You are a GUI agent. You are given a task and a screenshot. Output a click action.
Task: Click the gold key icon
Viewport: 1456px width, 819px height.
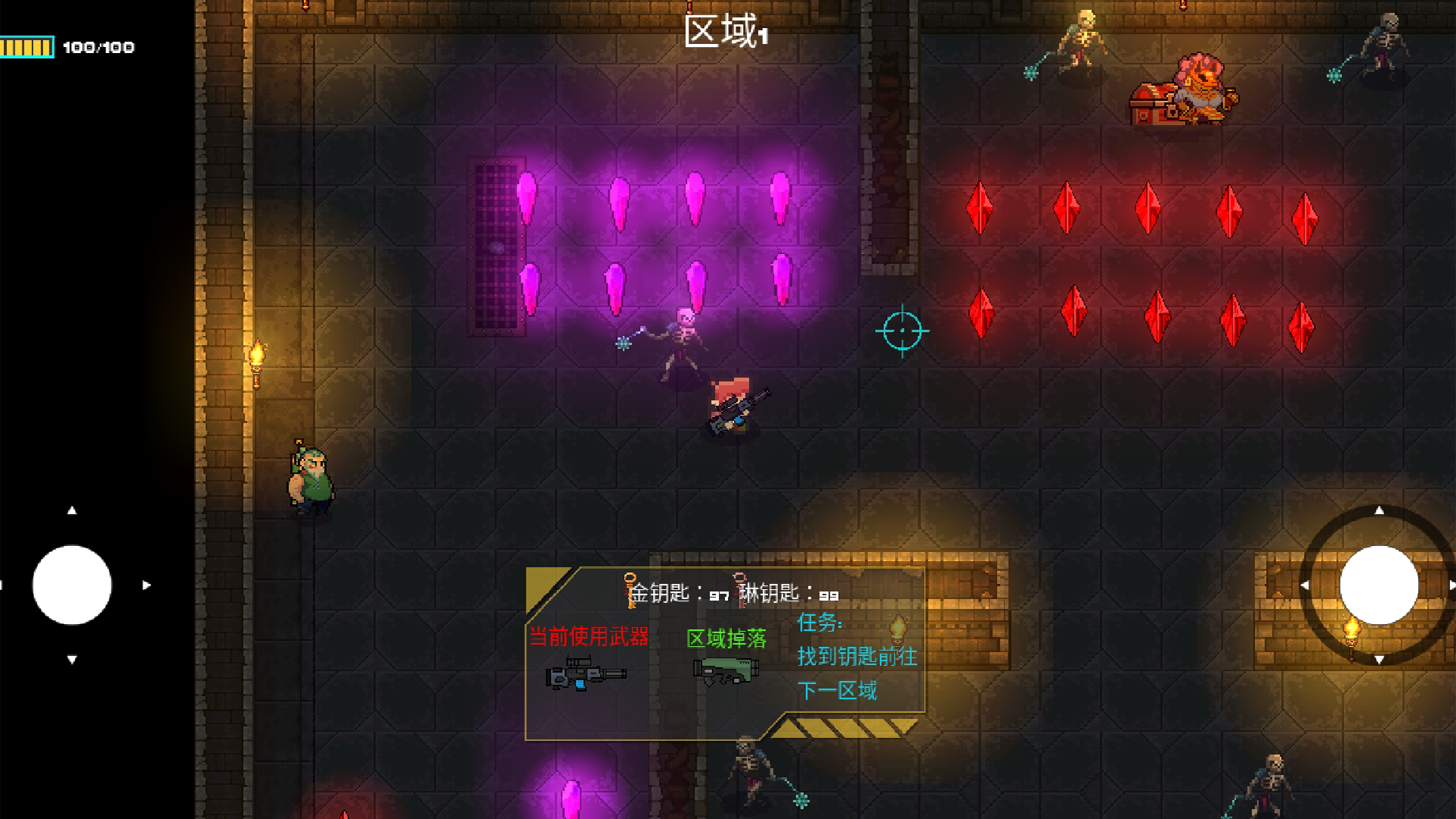click(x=630, y=591)
